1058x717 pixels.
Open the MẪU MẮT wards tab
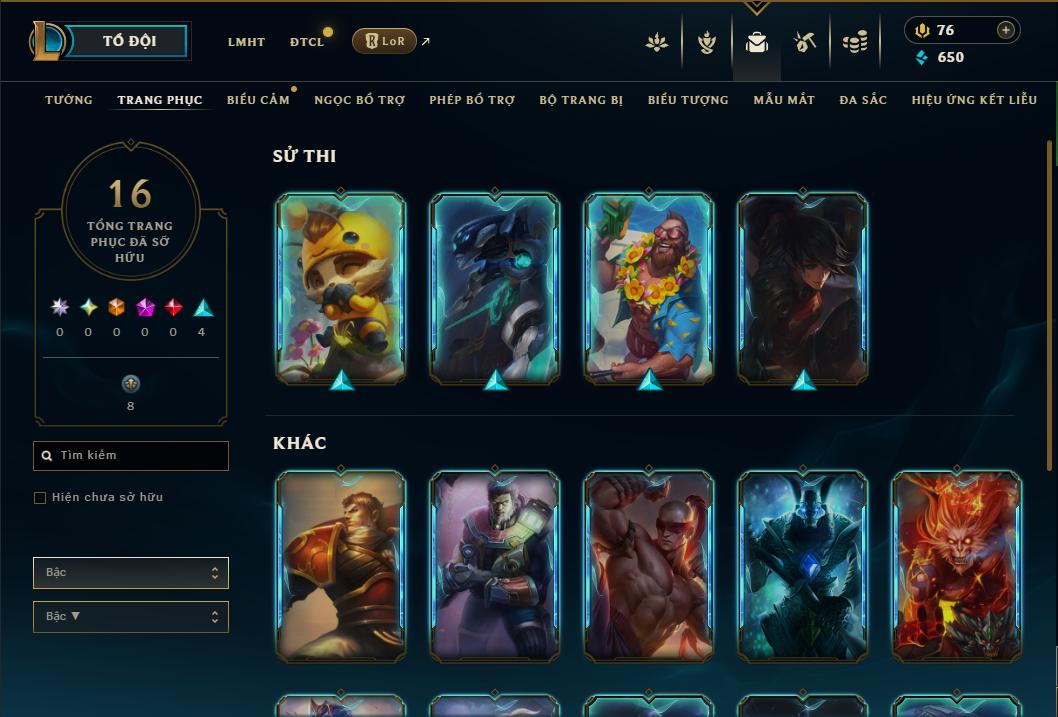[784, 100]
